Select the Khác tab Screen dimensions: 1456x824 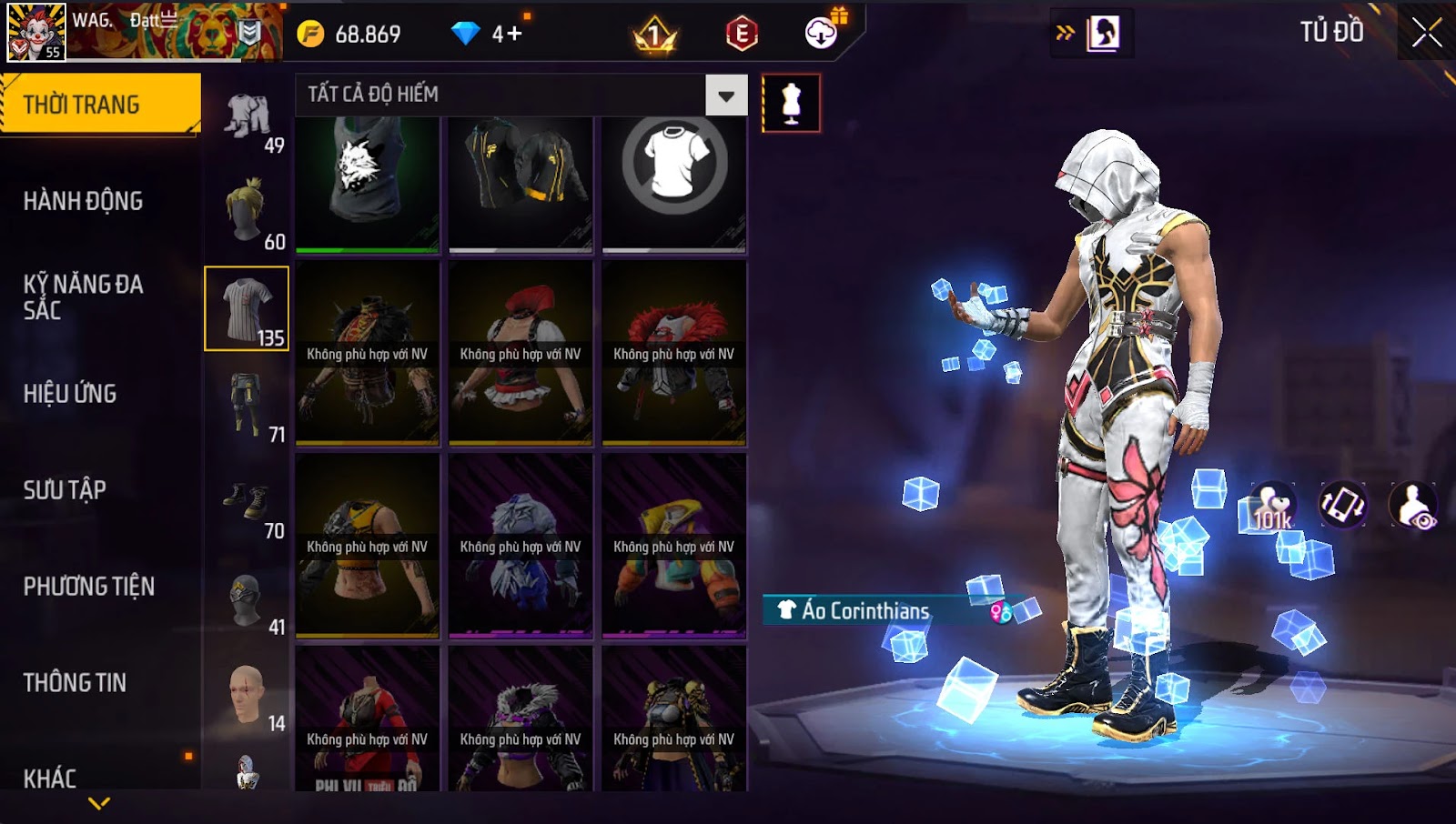(x=50, y=778)
